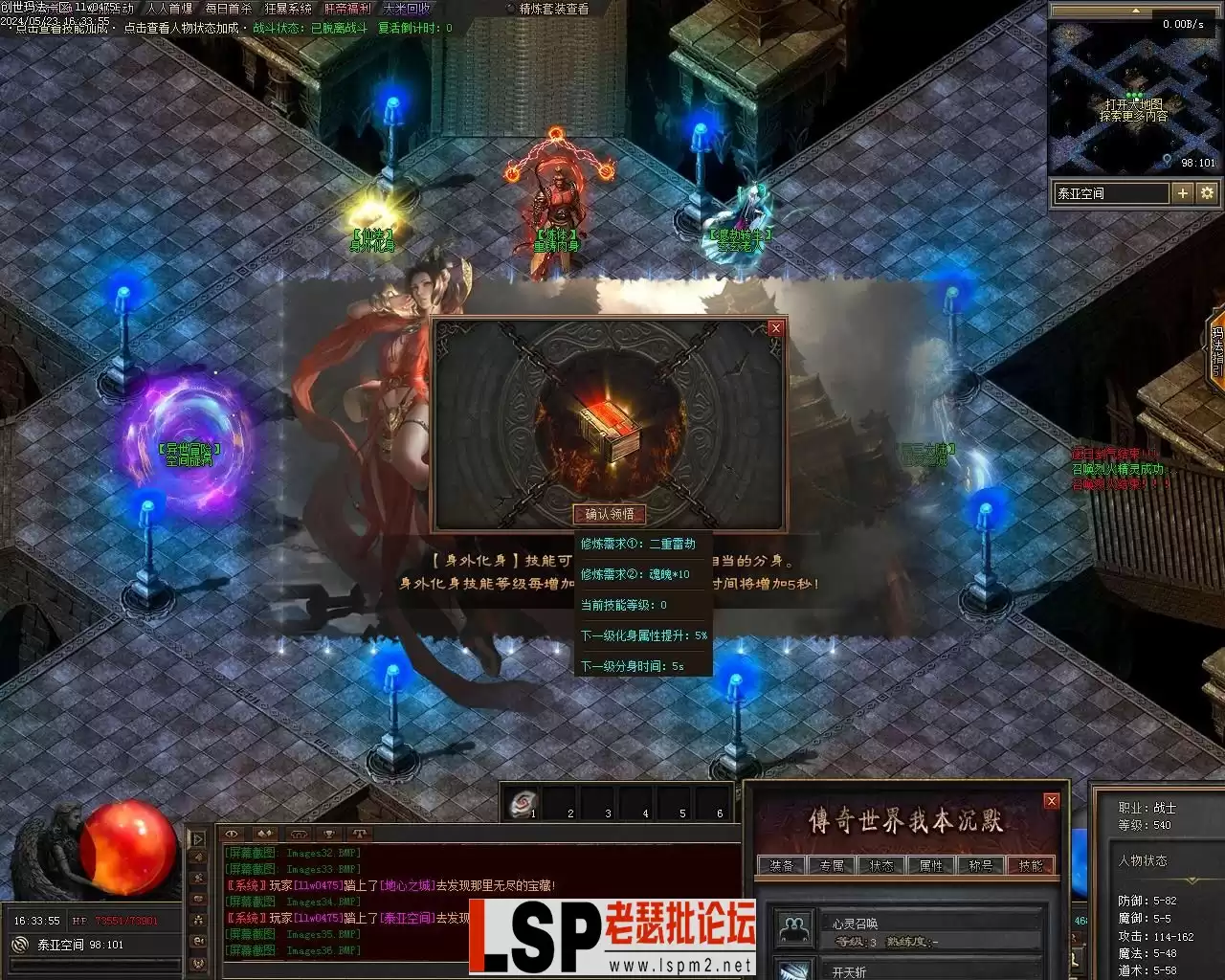Use the item in hotbar slot 1
Image resolution: width=1225 pixels, height=980 pixels.
pyautogui.click(x=522, y=804)
